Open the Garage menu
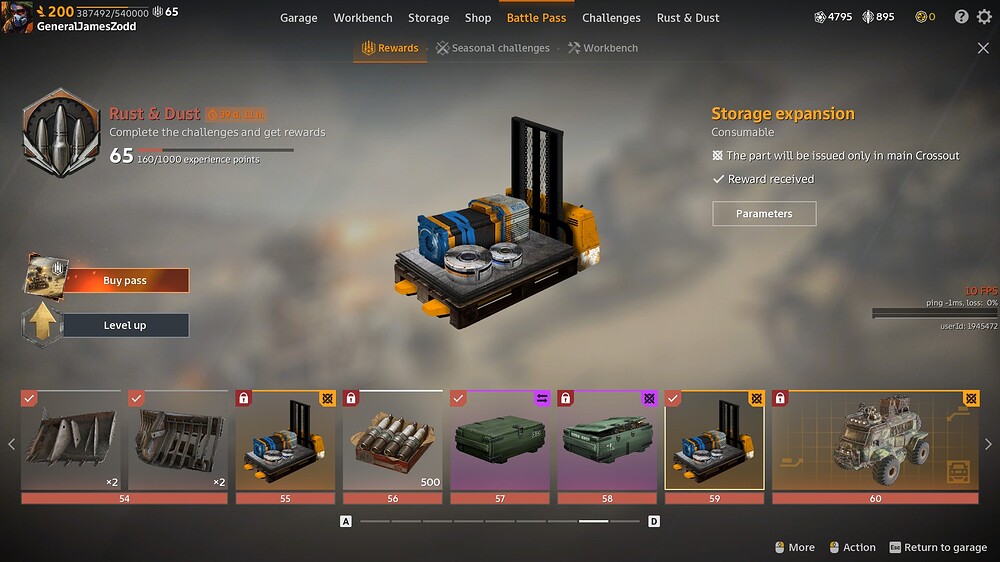The height and width of the screenshot is (562, 1000). tap(298, 18)
